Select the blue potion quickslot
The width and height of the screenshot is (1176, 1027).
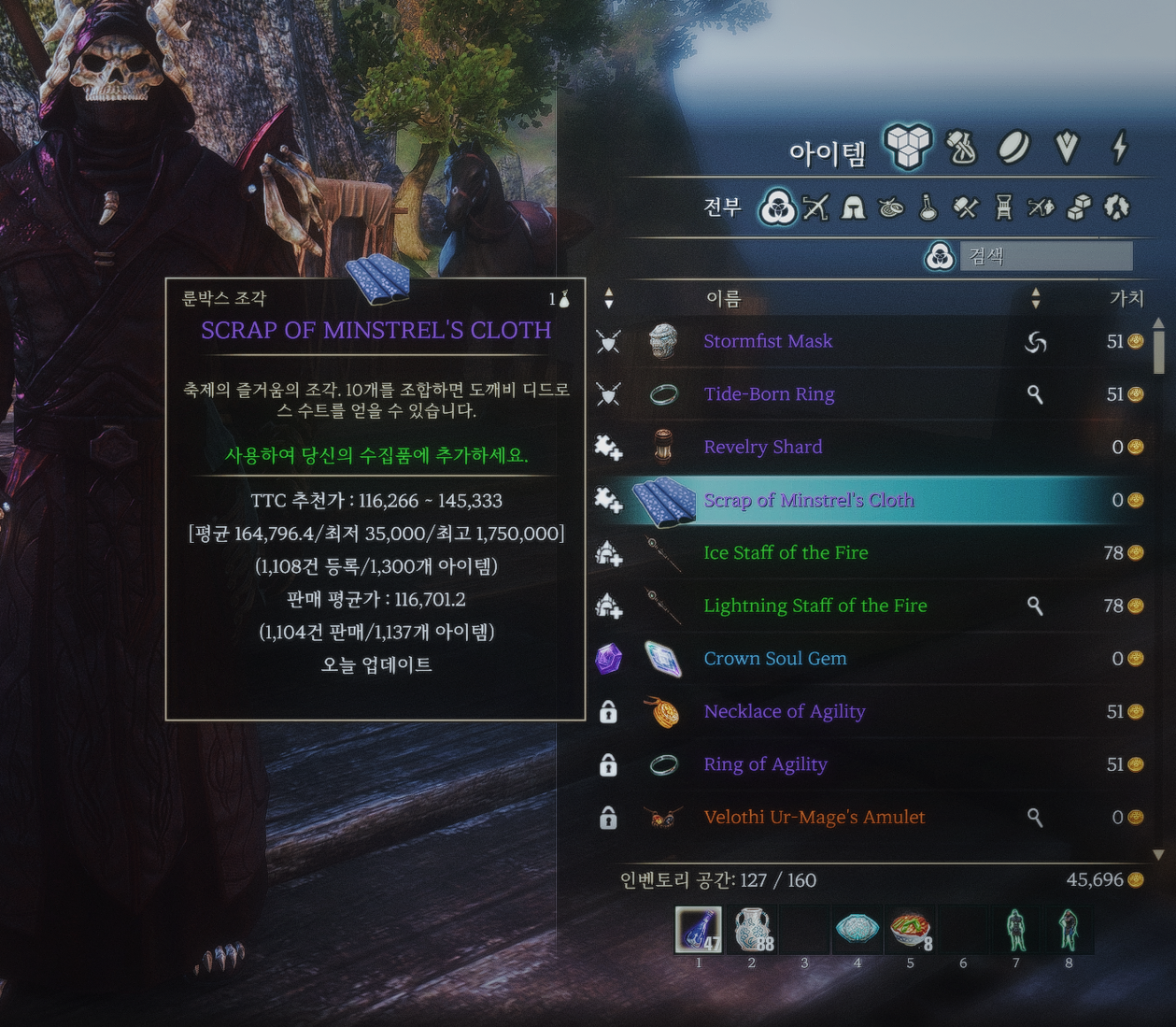tap(699, 930)
